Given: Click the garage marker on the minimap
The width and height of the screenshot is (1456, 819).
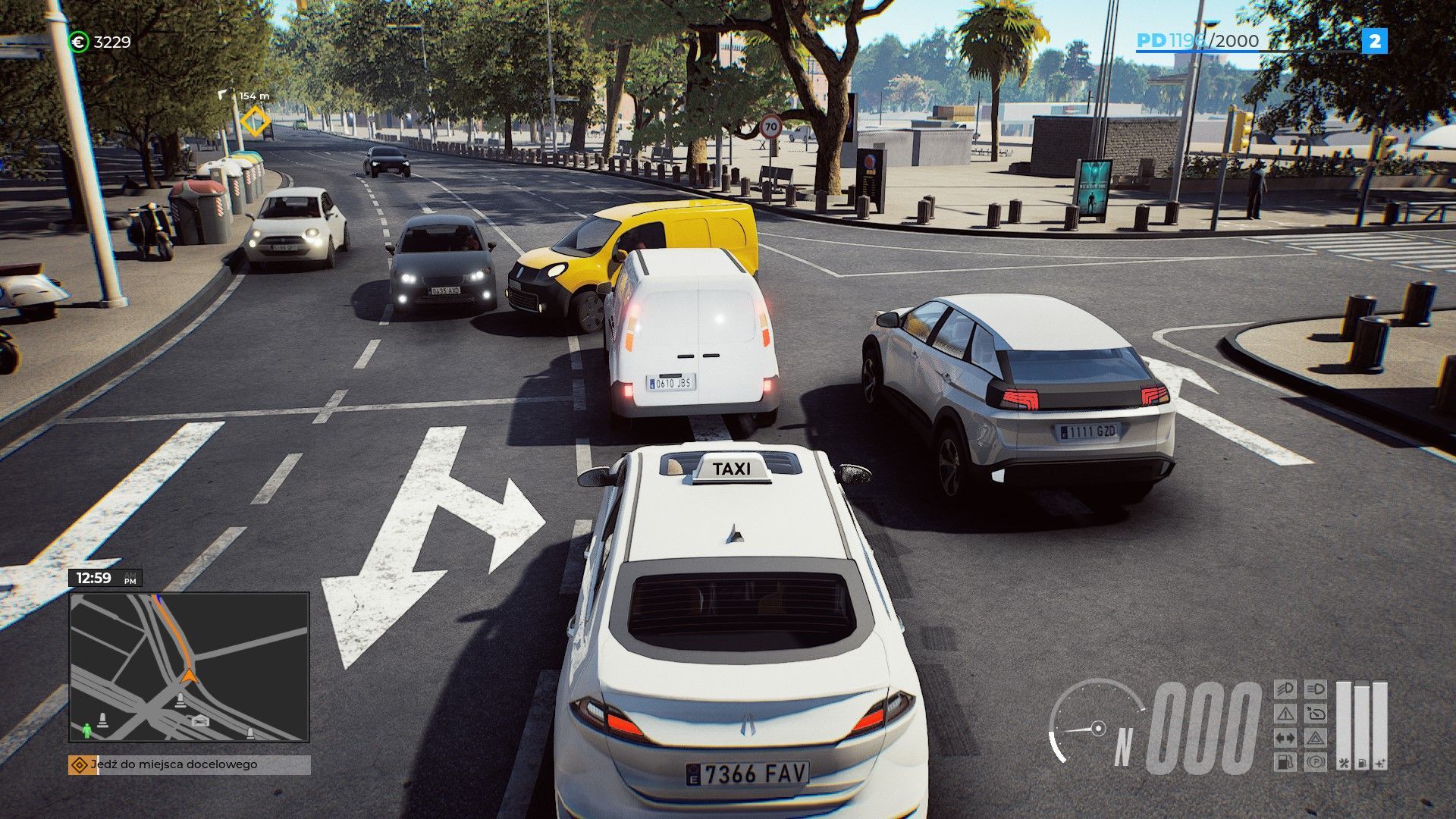Looking at the screenshot, I should coord(200,720).
